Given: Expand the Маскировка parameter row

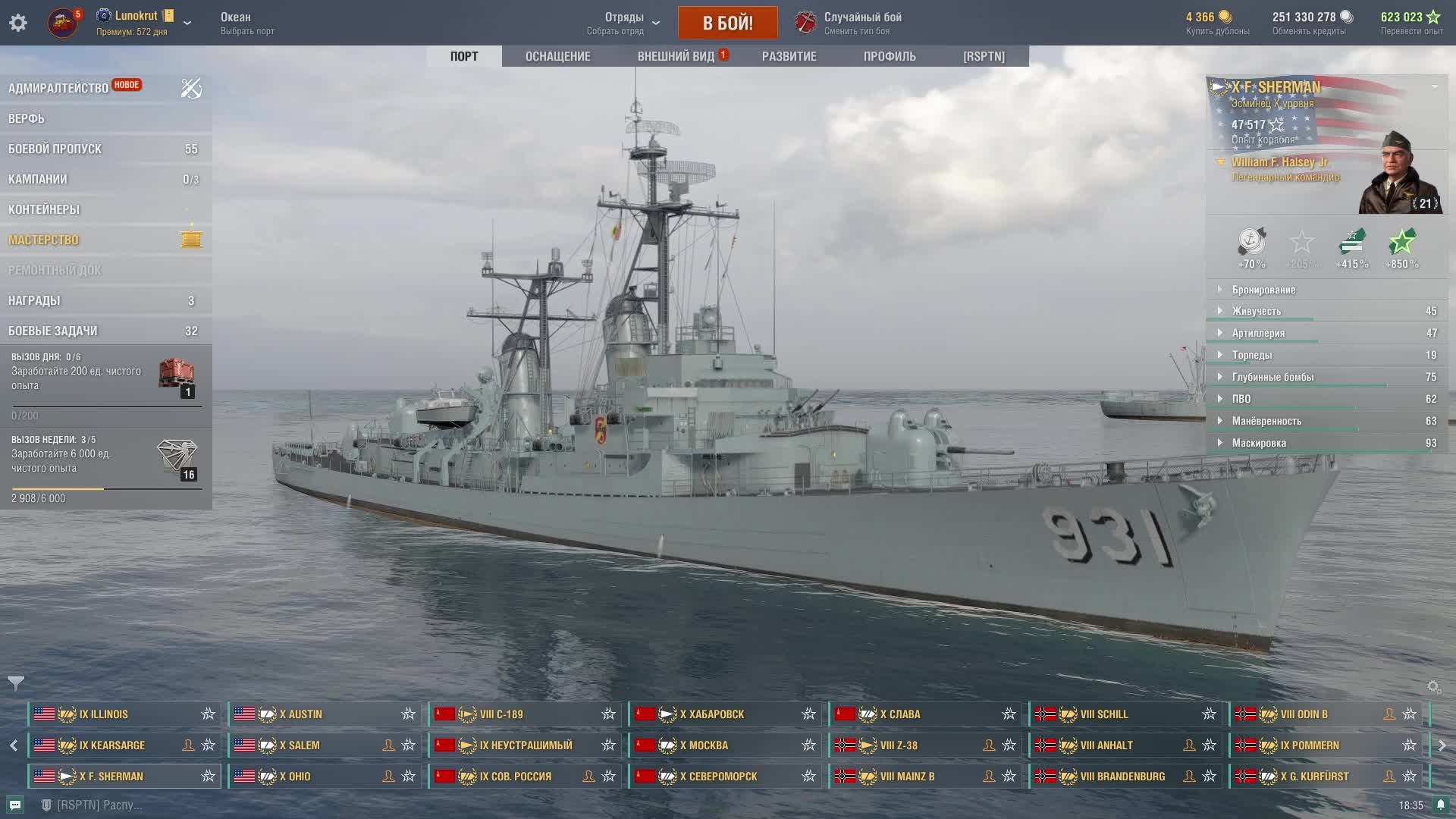Looking at the screenshot, I should coord(1259,443).
